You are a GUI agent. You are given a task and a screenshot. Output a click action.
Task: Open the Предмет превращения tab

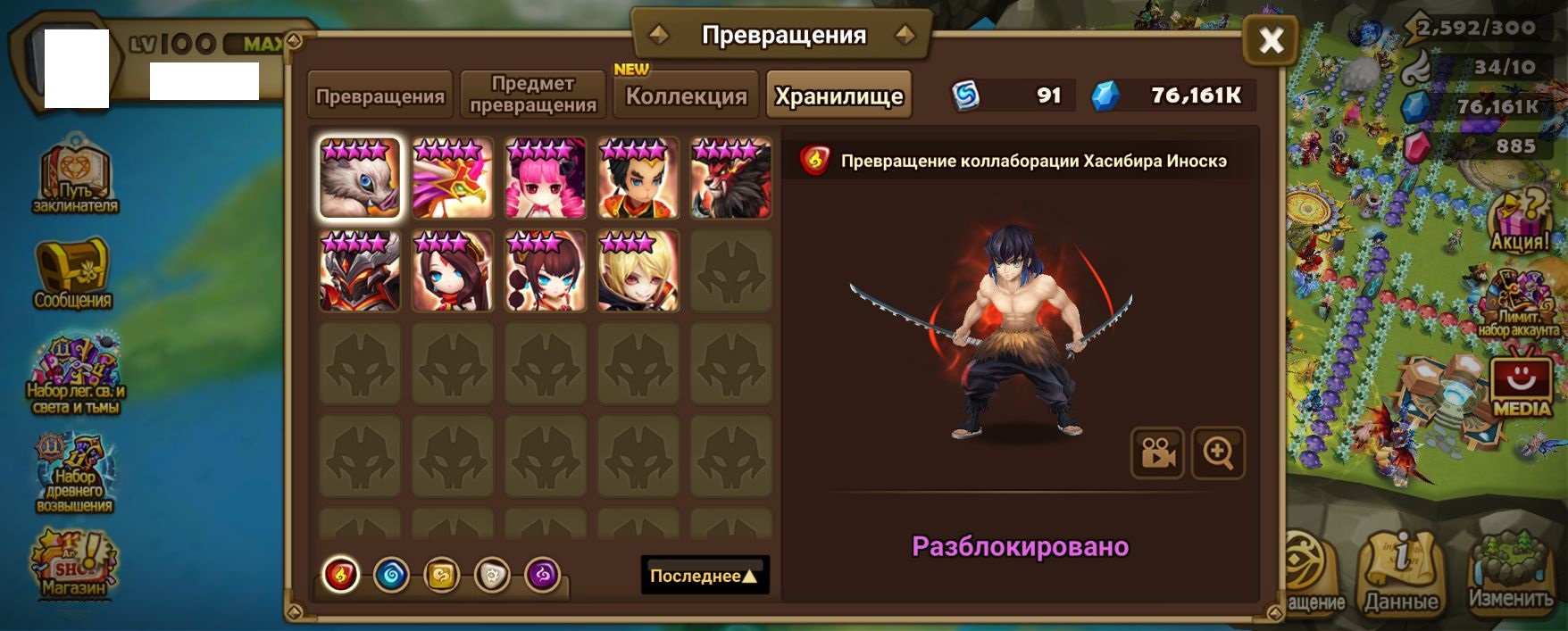pos(533,95)
